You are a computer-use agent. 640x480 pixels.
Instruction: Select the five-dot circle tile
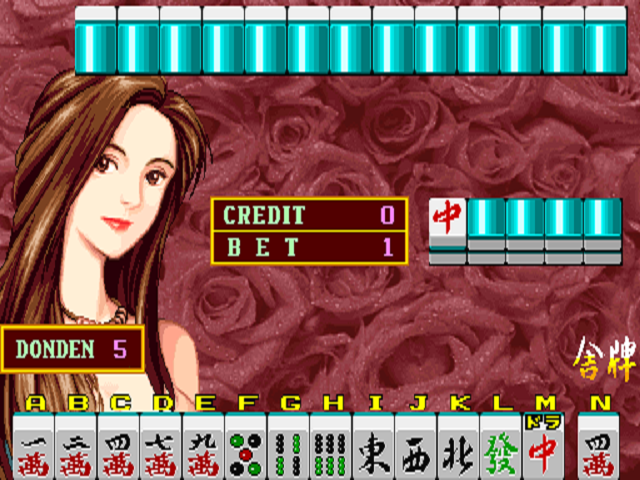click(x=246, y=448)
